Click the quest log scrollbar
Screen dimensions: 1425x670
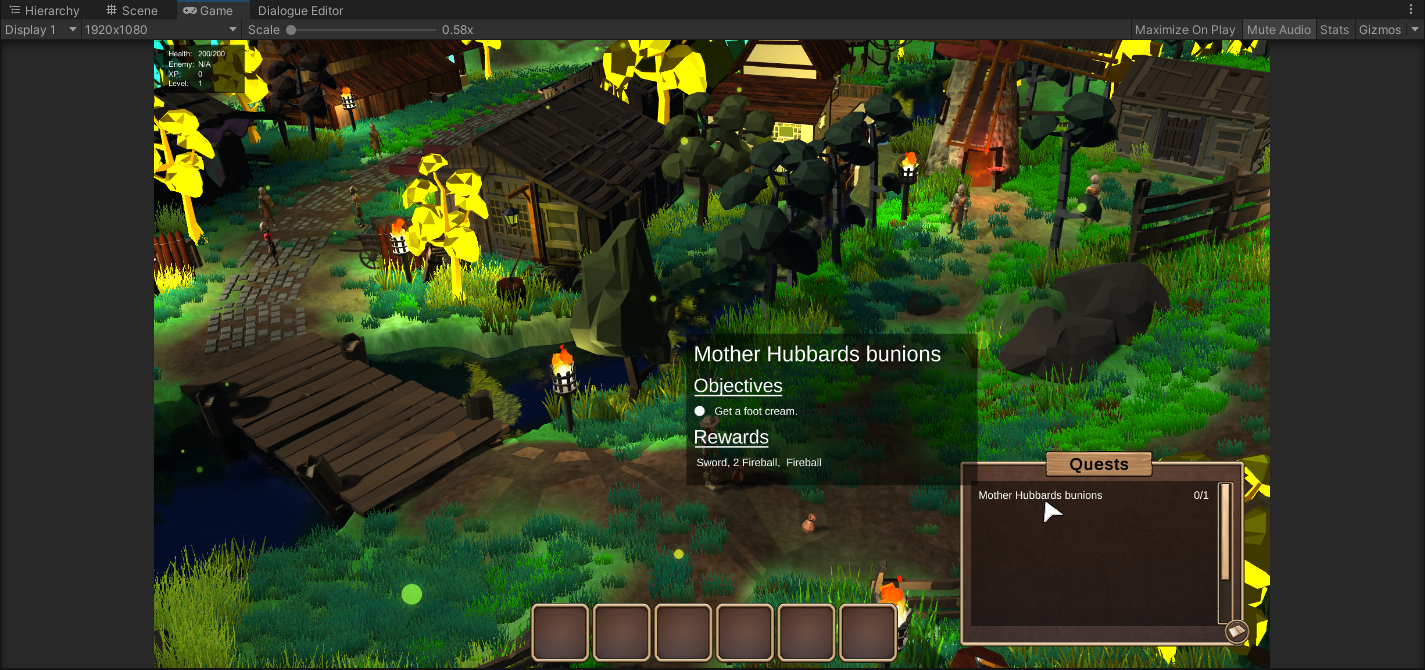pyautogui.click(x=1225, y=533)
